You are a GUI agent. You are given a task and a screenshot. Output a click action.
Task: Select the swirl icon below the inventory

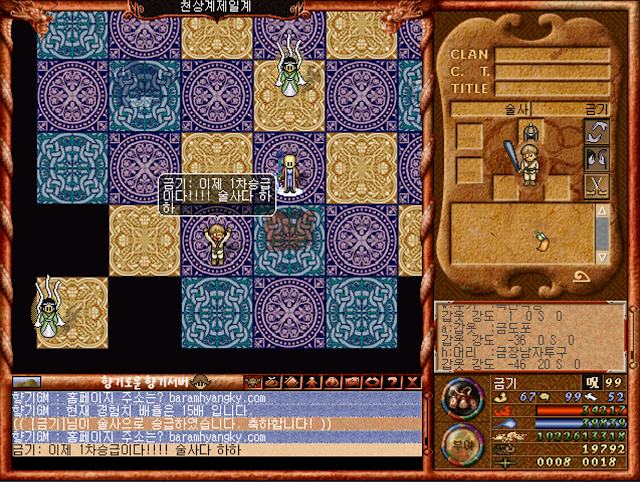click(580, 276)
